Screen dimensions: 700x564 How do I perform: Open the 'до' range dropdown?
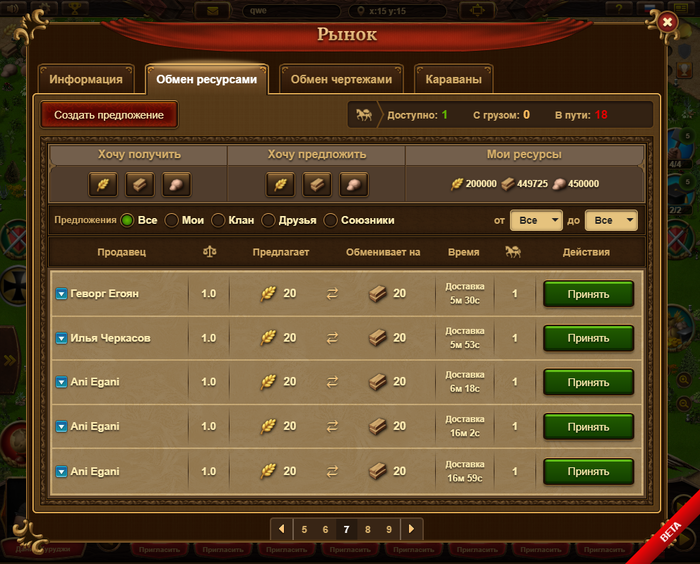tap(610, 220)
